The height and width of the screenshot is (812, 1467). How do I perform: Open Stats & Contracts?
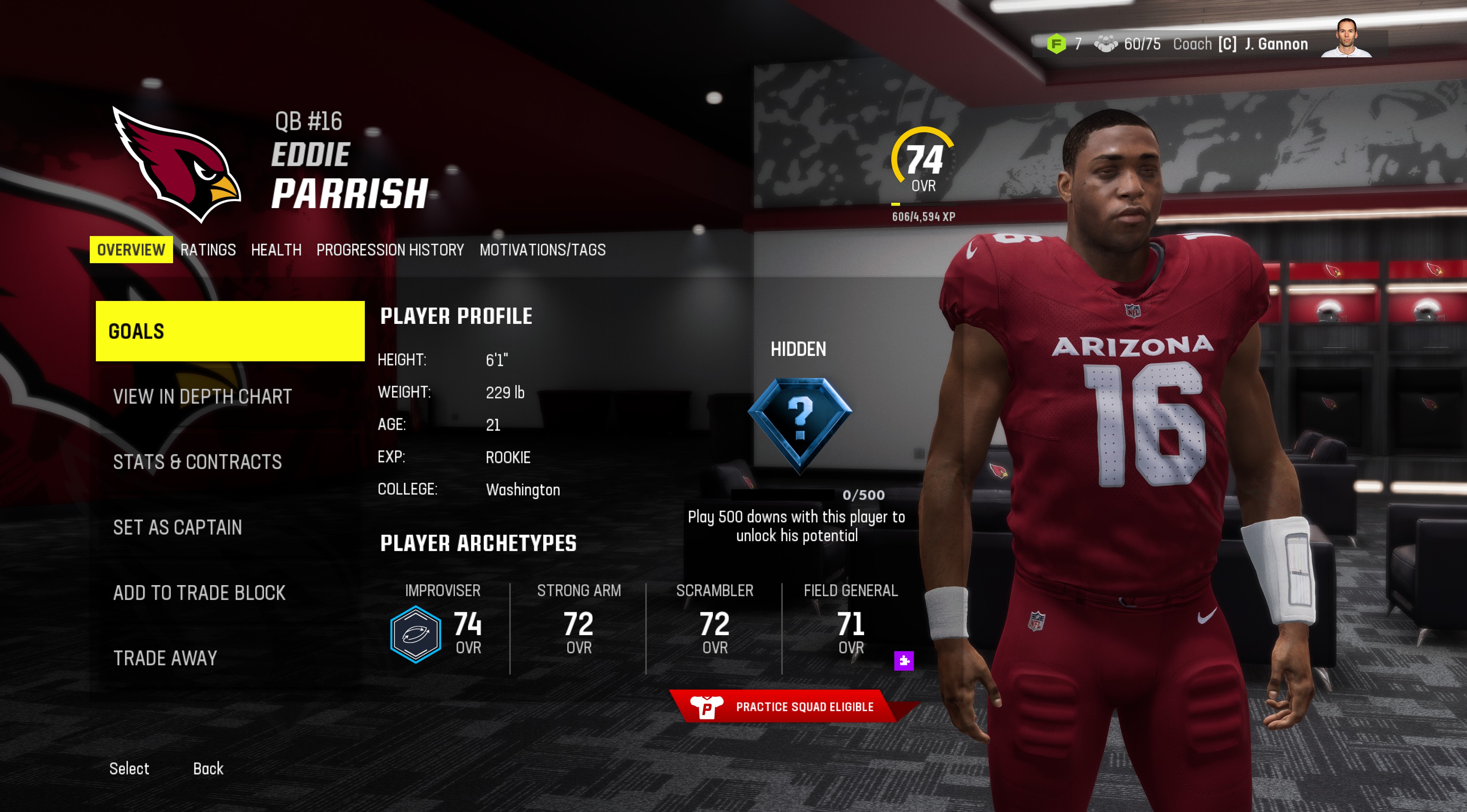pyautogui.click(x=197, y=462)
